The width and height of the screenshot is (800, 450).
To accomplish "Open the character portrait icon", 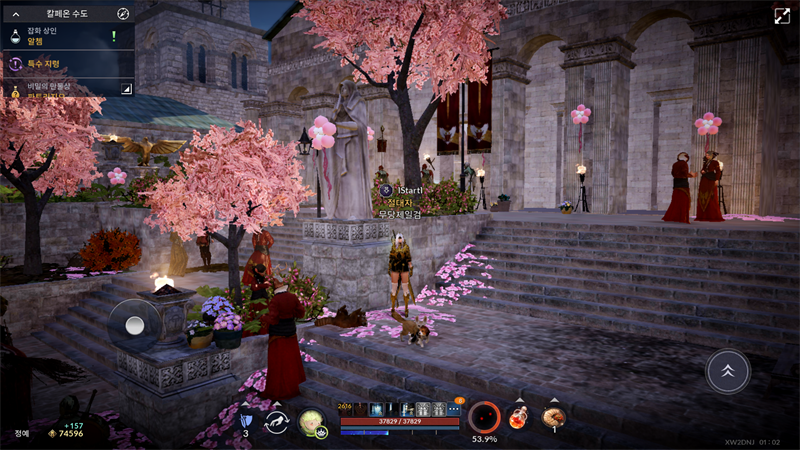I will tap(312, 422).
